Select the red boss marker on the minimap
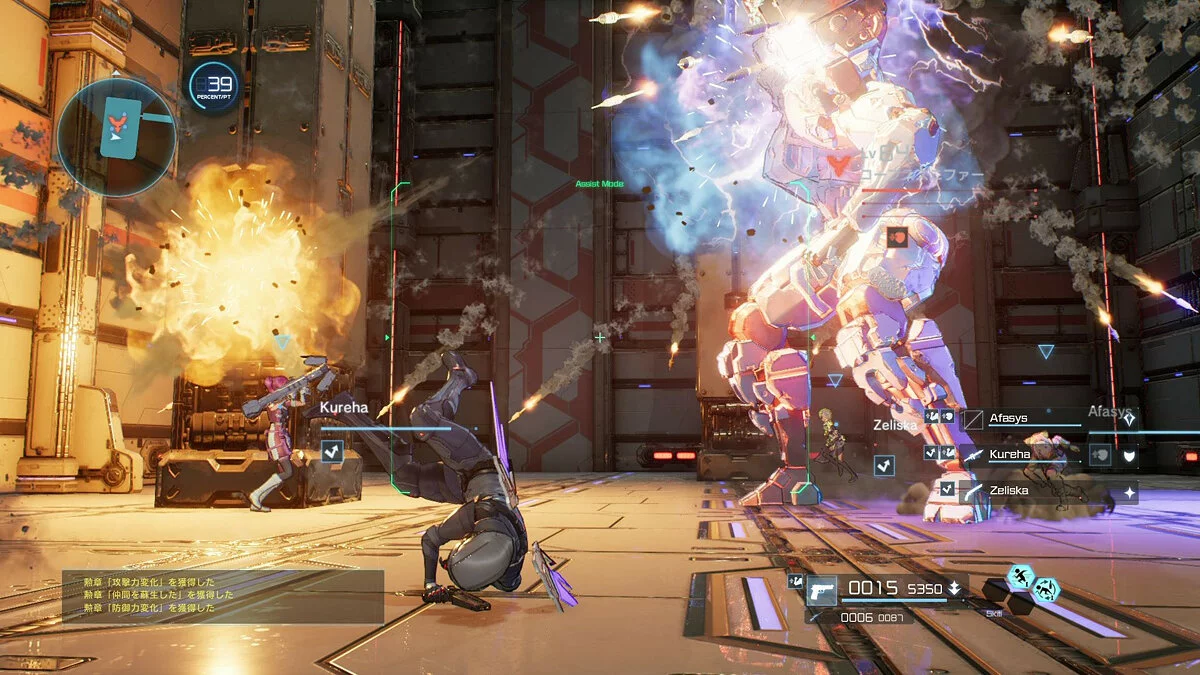Image resolution: width=1200 pixels, height=675 pixels. coord(118,123)
